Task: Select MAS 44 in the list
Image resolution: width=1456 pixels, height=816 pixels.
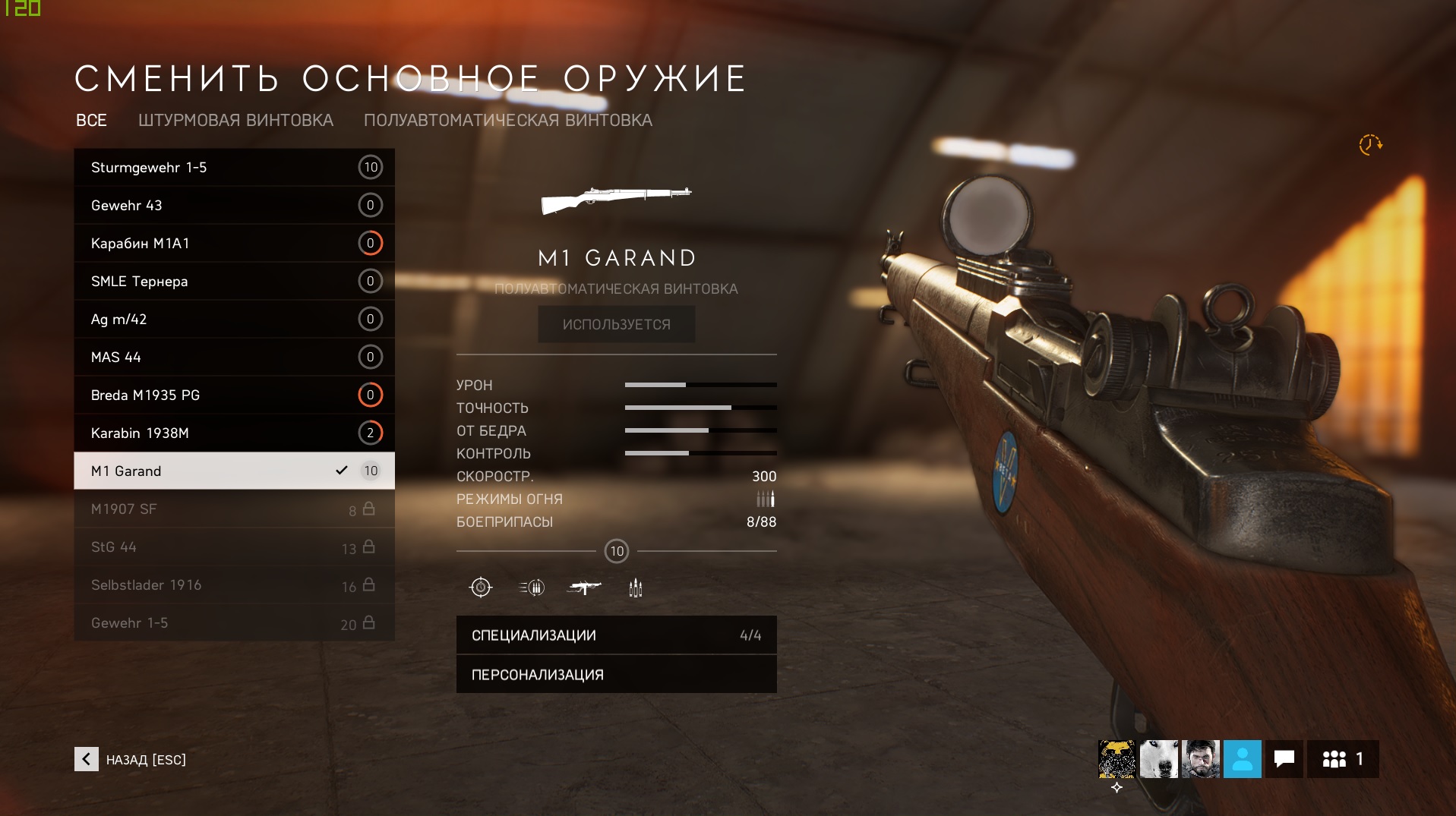Action: (x=234, y=357)
